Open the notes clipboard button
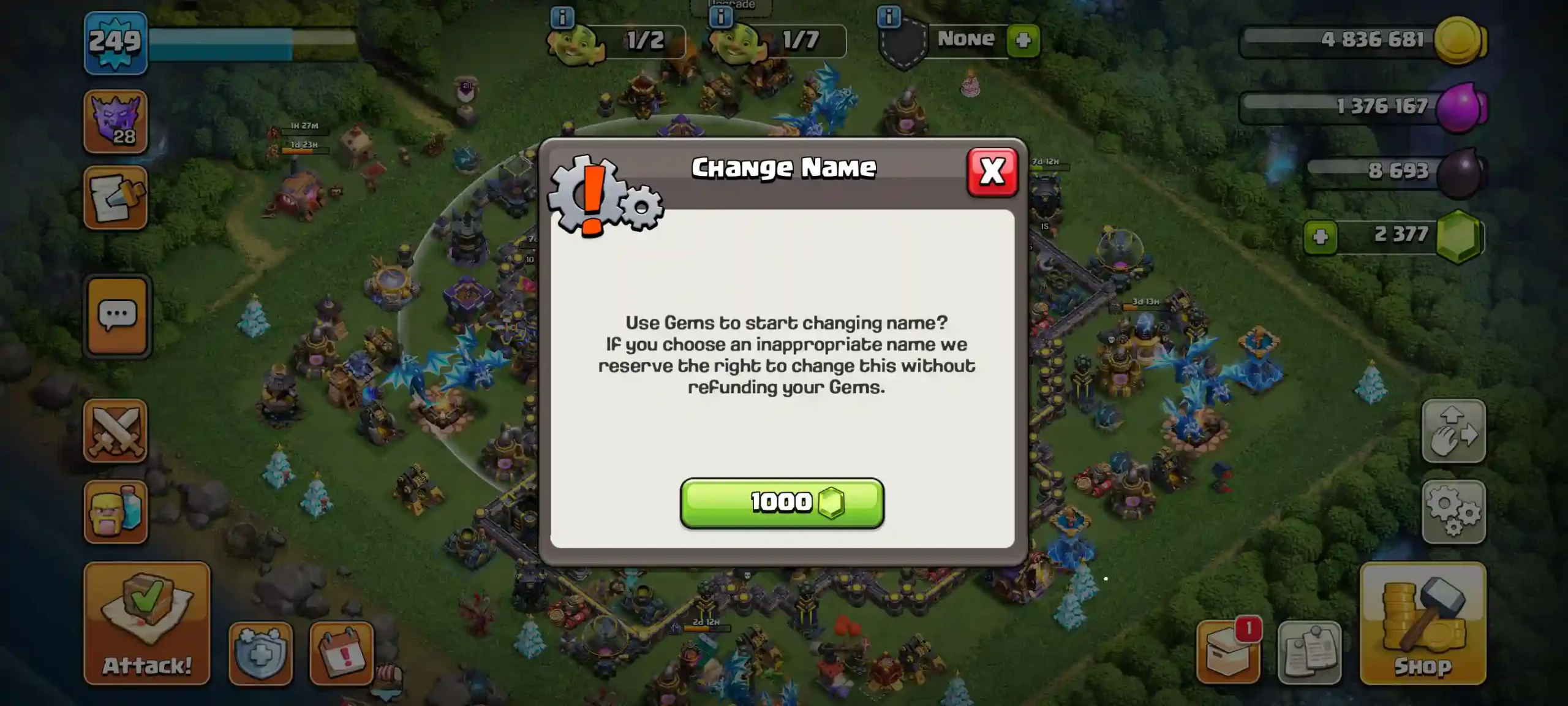 point(1309,653)
